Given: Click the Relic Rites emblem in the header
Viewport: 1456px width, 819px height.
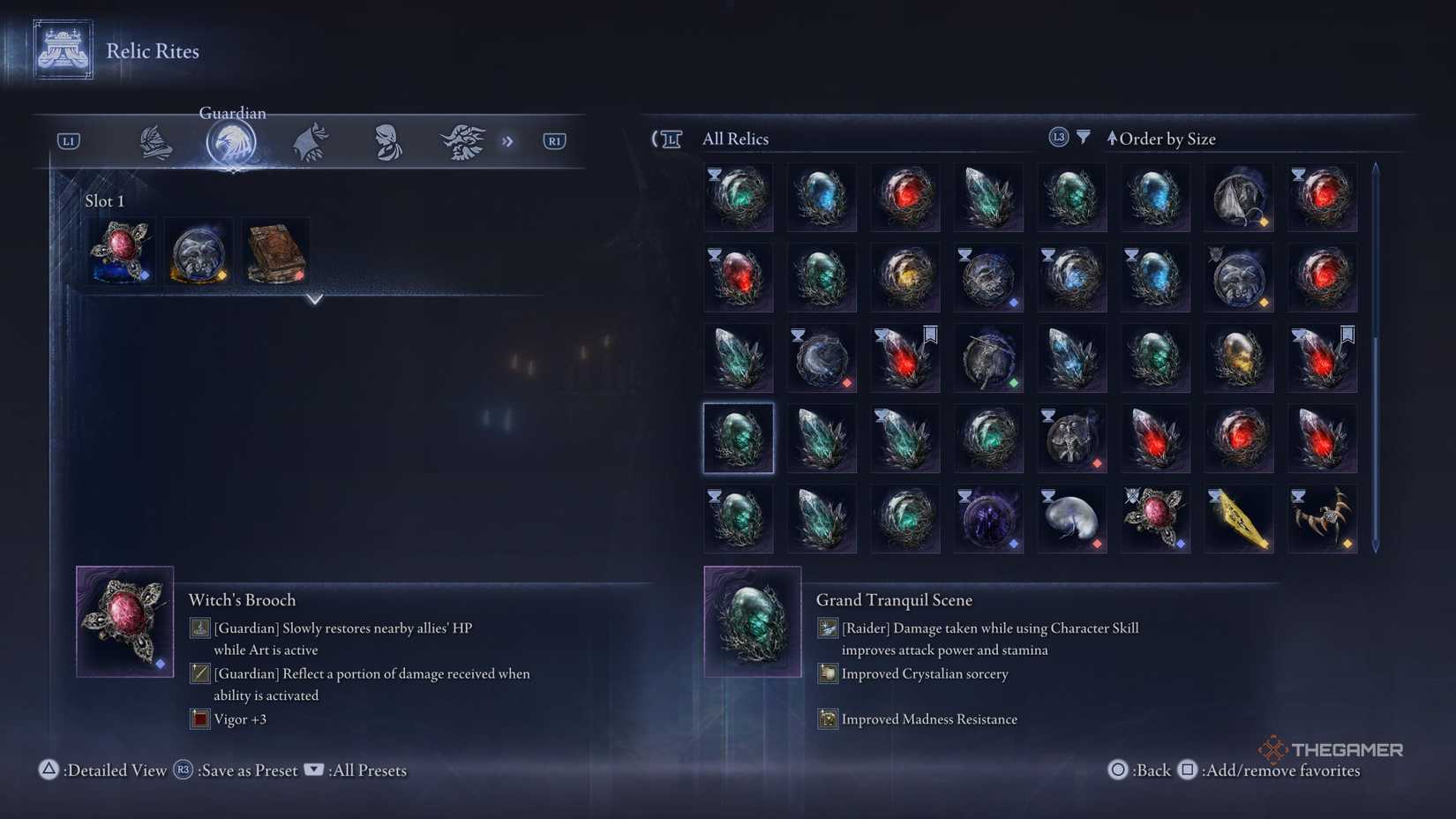Looking at the screenshot, I should (62, 49).
